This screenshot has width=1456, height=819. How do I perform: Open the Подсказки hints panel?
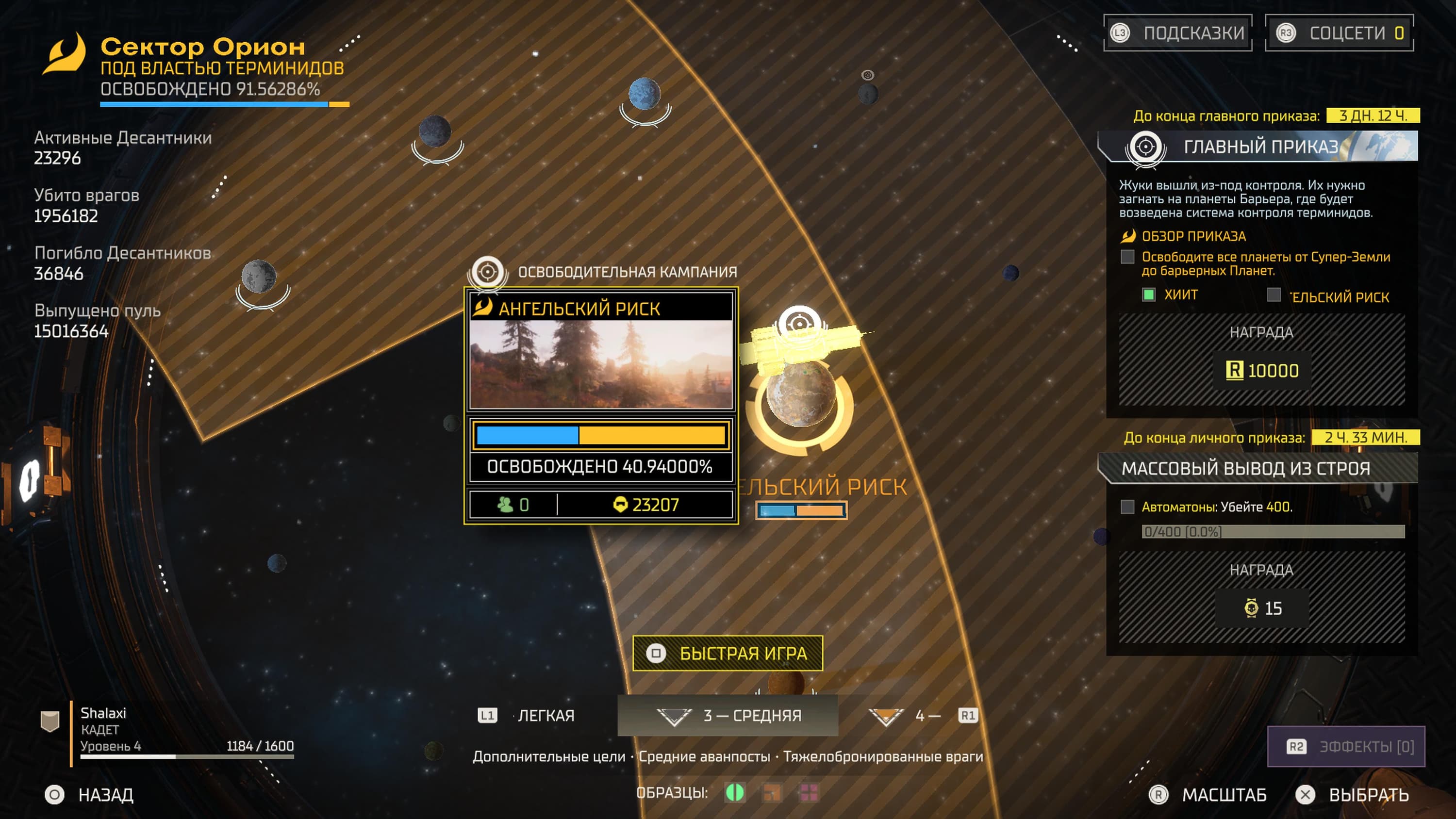(1178, 33)
